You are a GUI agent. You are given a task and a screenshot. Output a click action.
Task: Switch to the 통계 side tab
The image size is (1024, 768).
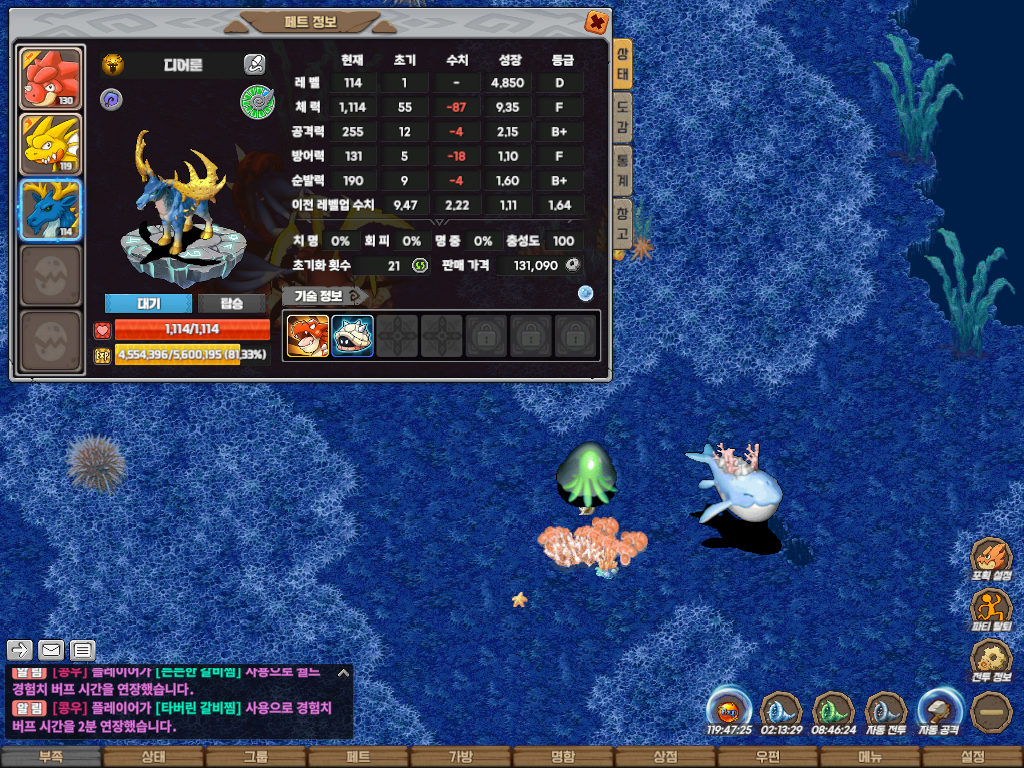click(622, 168)
